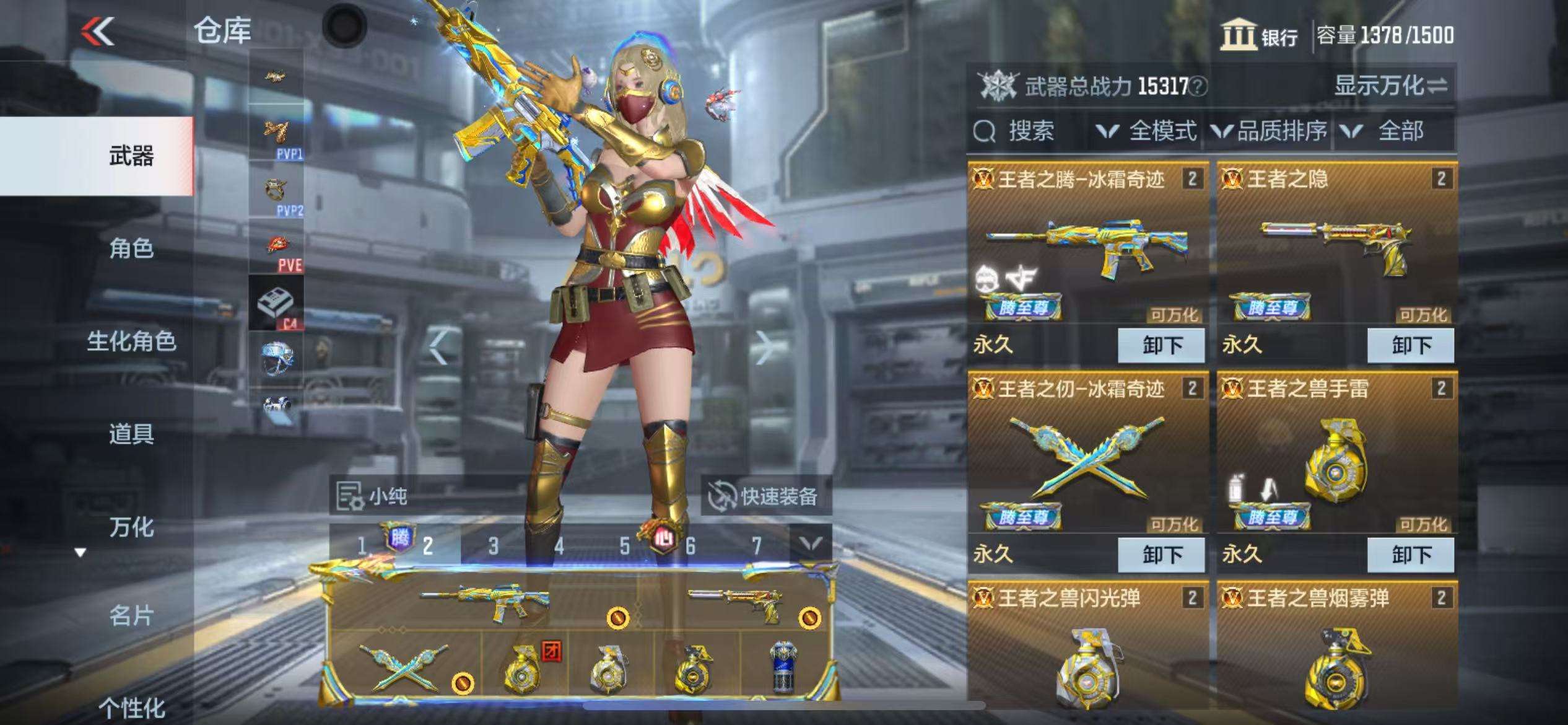Image resolution: width=1568 pixels, height=725 pixels.
Task: Go back with the double-arrow button
Action: [98, 31]
